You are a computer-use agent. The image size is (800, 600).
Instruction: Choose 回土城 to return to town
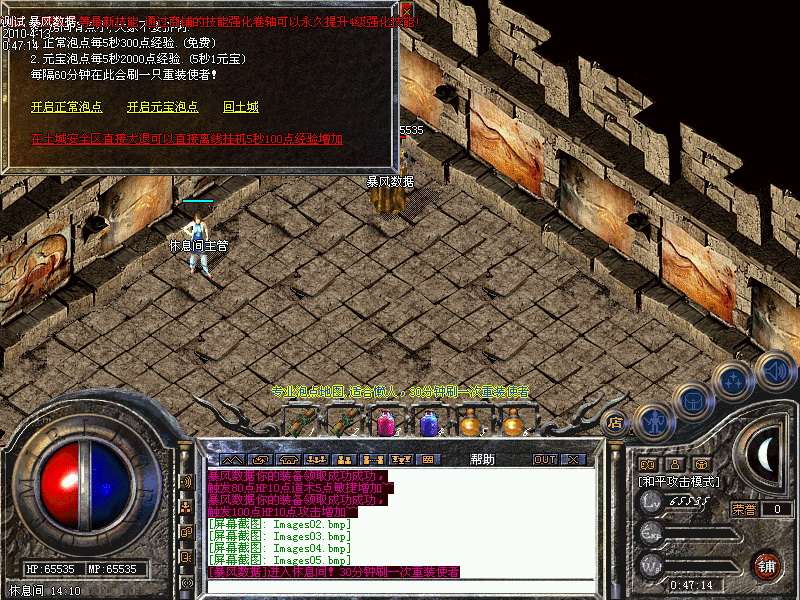click(241, 107)
